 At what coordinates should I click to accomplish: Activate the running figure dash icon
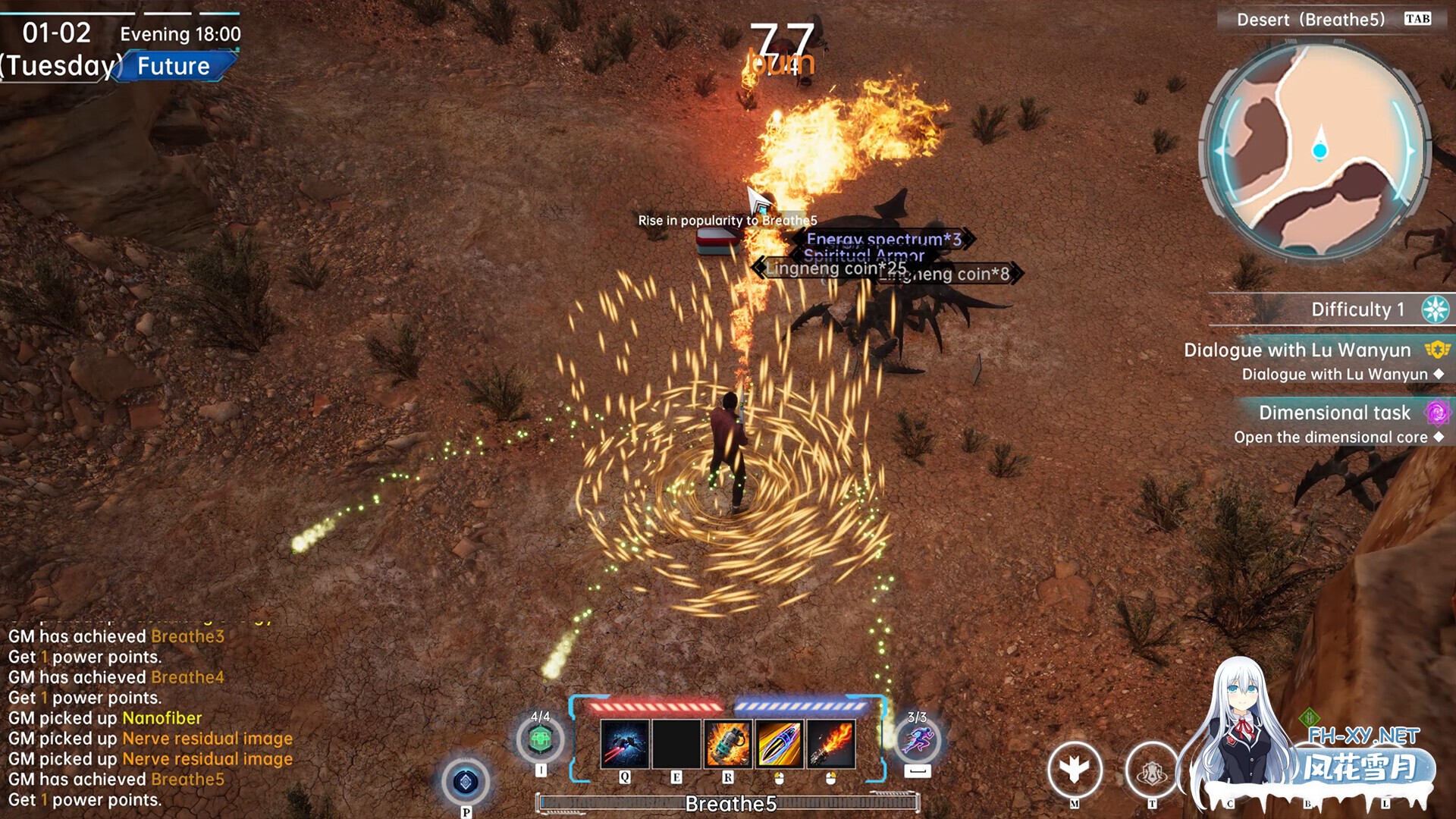click(918, 739)
